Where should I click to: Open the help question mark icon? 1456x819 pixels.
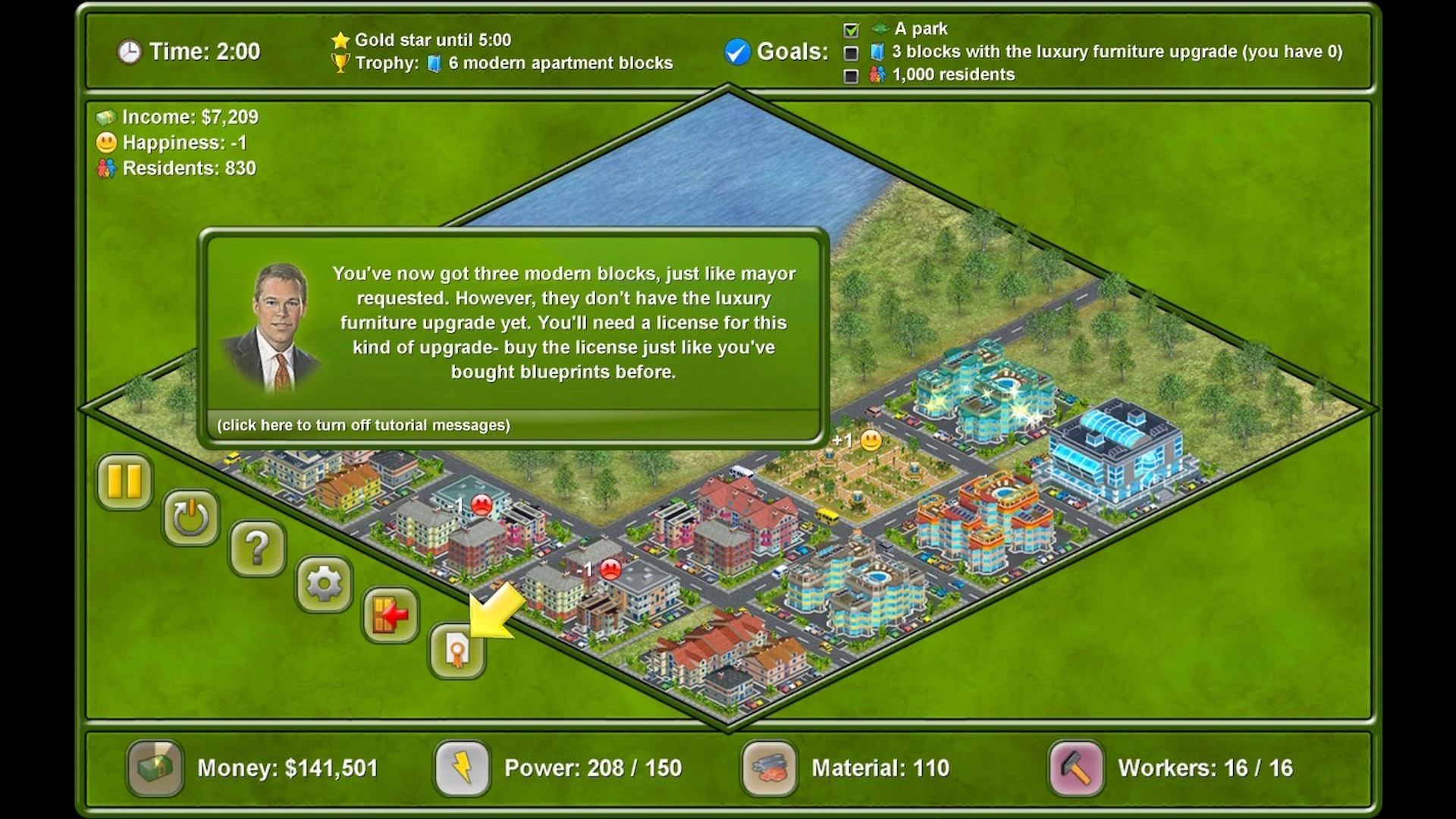pos(257,549)
